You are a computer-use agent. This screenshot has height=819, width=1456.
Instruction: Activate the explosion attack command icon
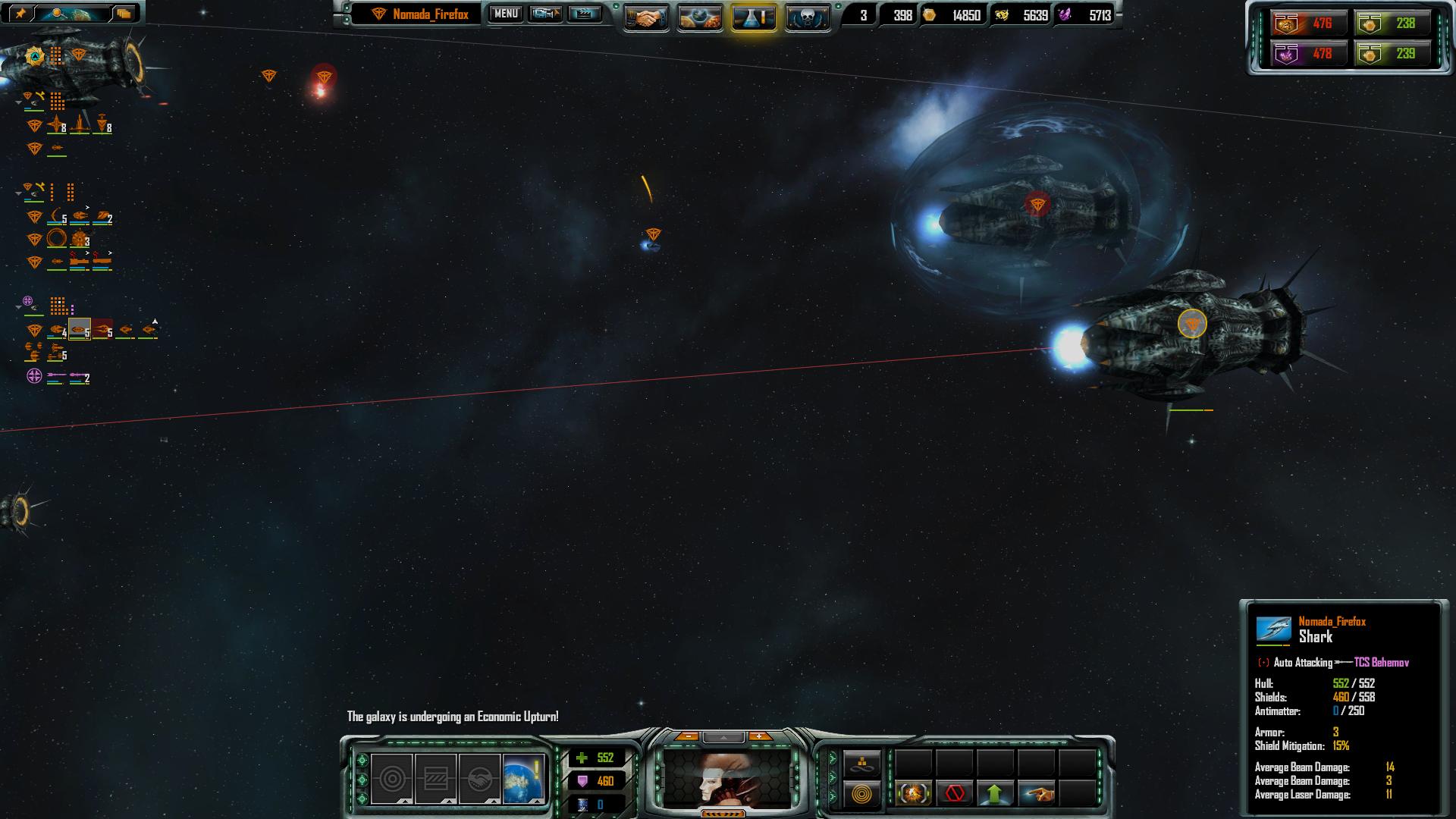(914, 794)
